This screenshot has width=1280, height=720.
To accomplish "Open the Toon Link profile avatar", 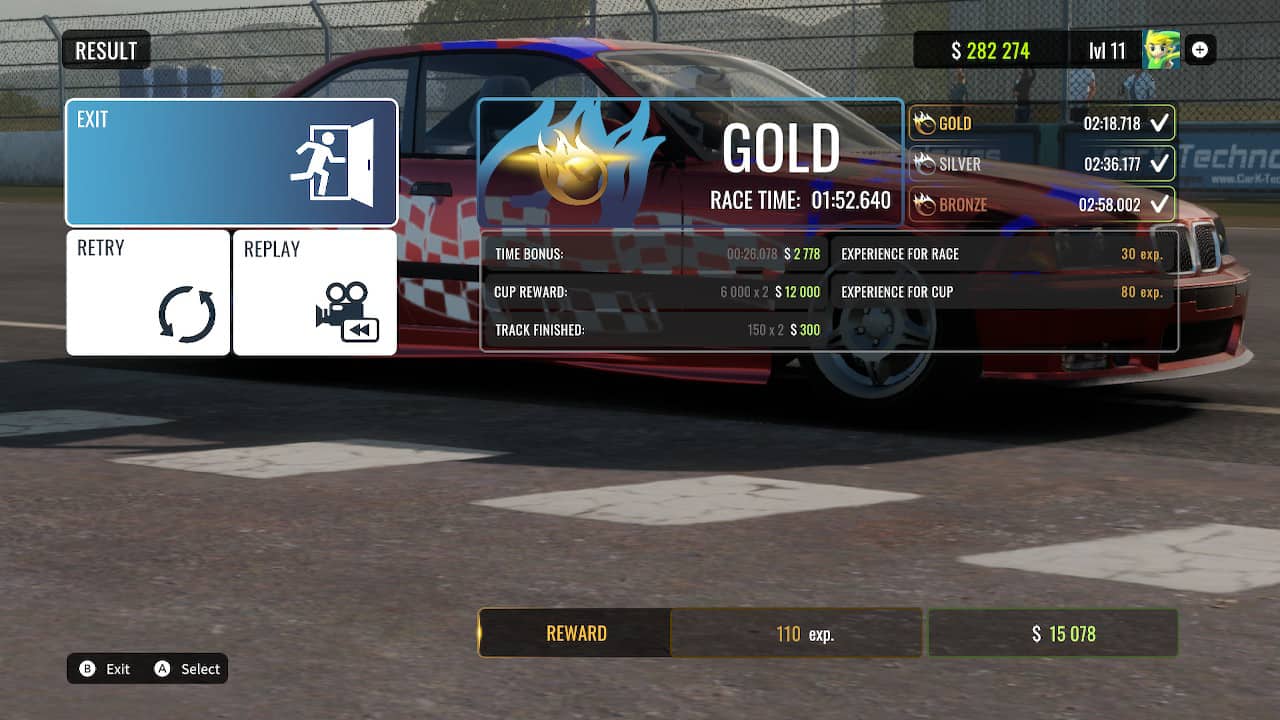I will coord(1159,50).
